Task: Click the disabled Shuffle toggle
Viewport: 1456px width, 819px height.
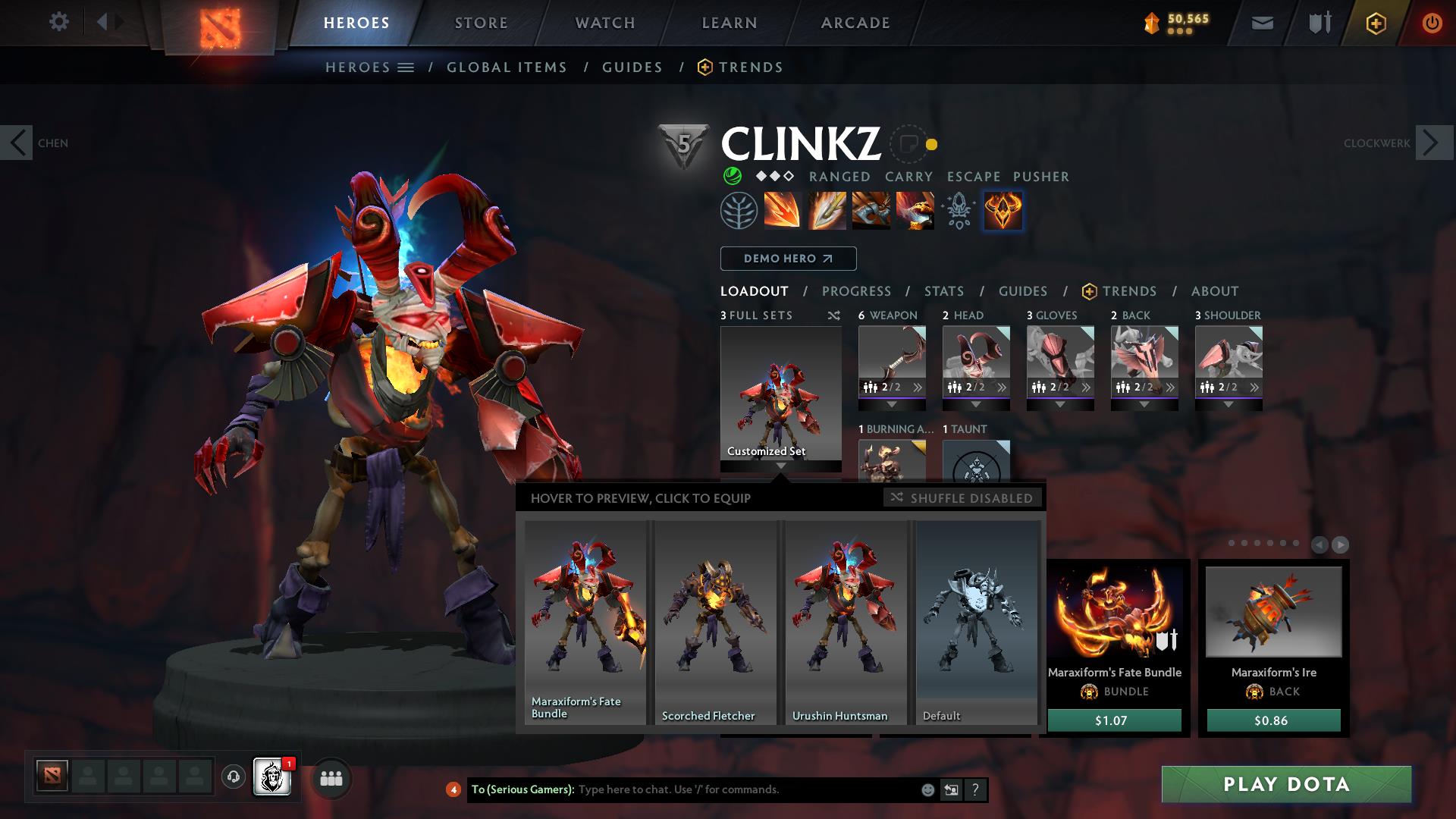Action: pos(963,498)
